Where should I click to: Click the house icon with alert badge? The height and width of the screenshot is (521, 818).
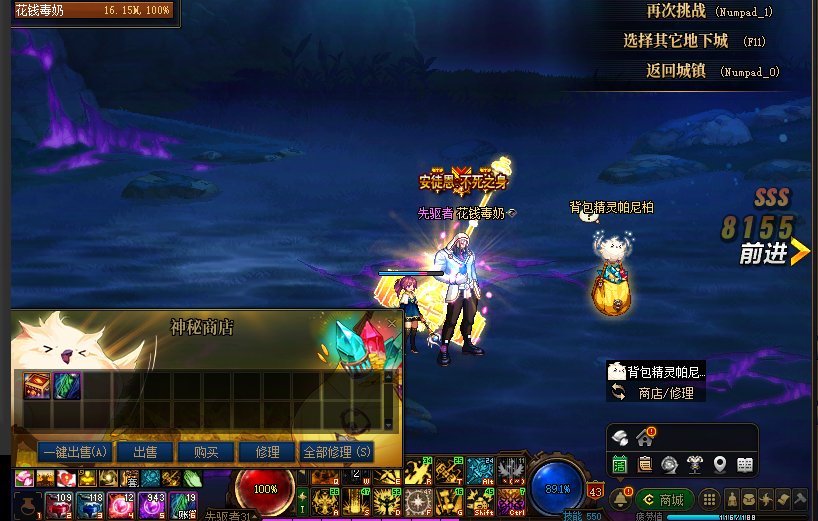[645, 437]
